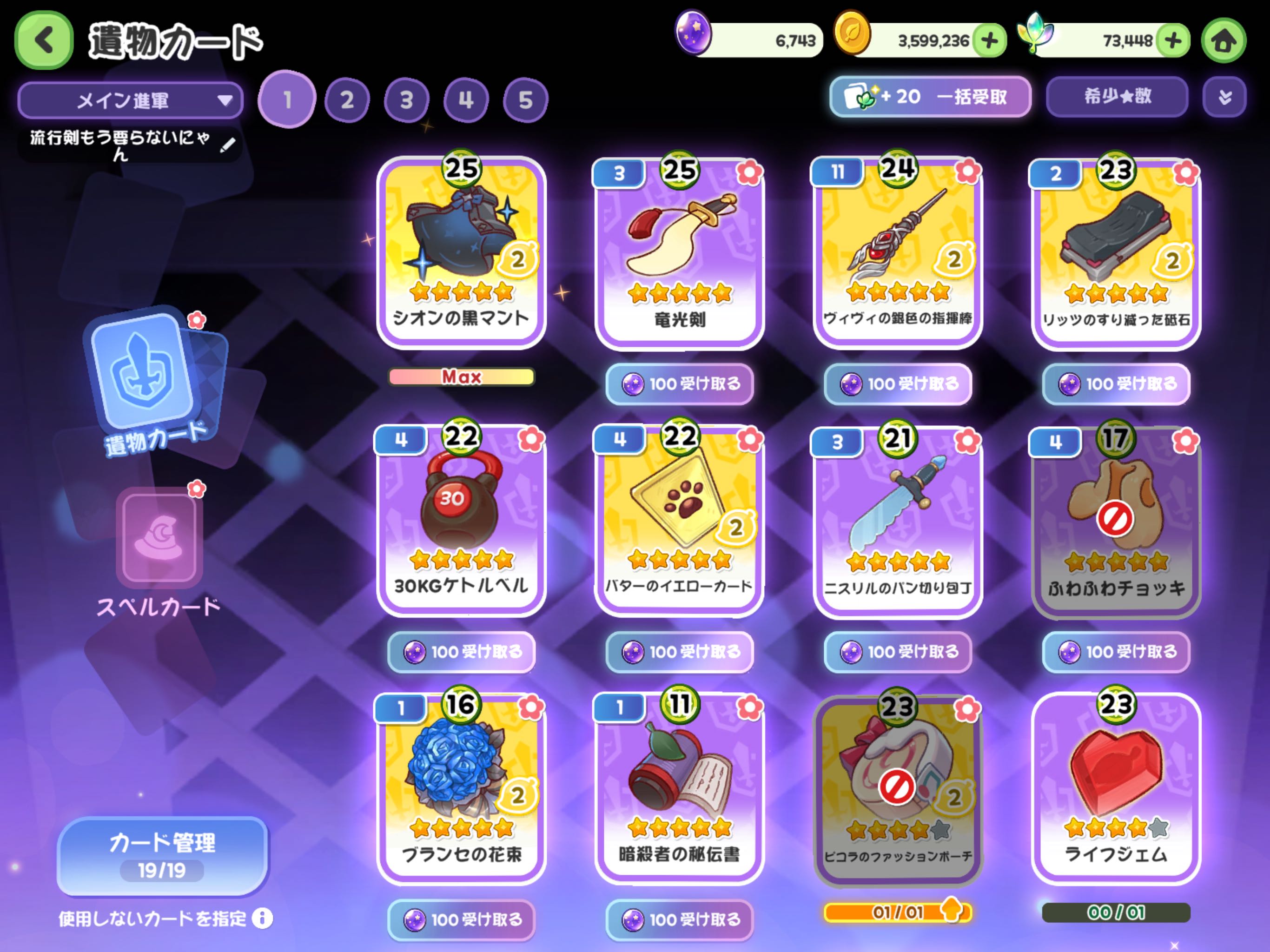The height and width of the screenshot is (952, 1270).
Task: Open the メイン進軍 deck dropdown
Action: (131, 100)
